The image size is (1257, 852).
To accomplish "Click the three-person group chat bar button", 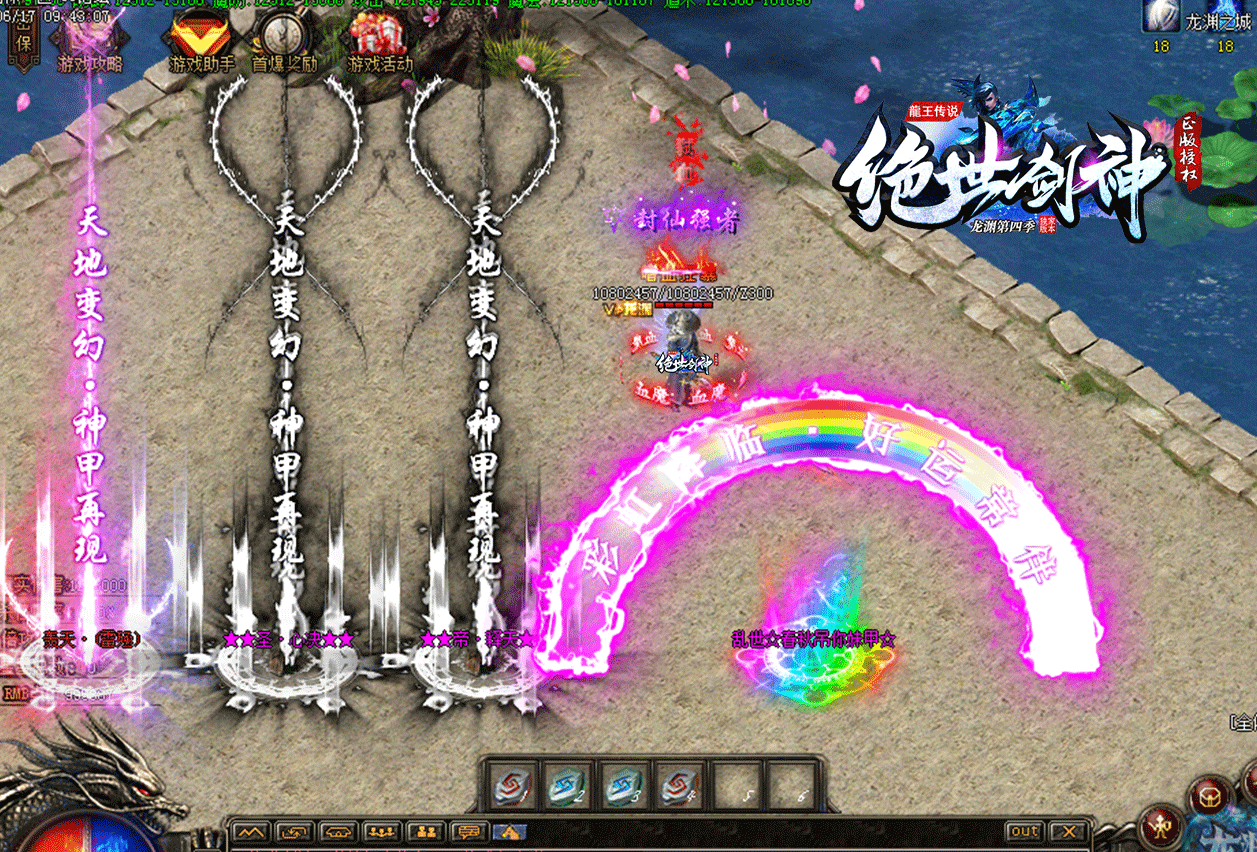I will coord(379,832).
